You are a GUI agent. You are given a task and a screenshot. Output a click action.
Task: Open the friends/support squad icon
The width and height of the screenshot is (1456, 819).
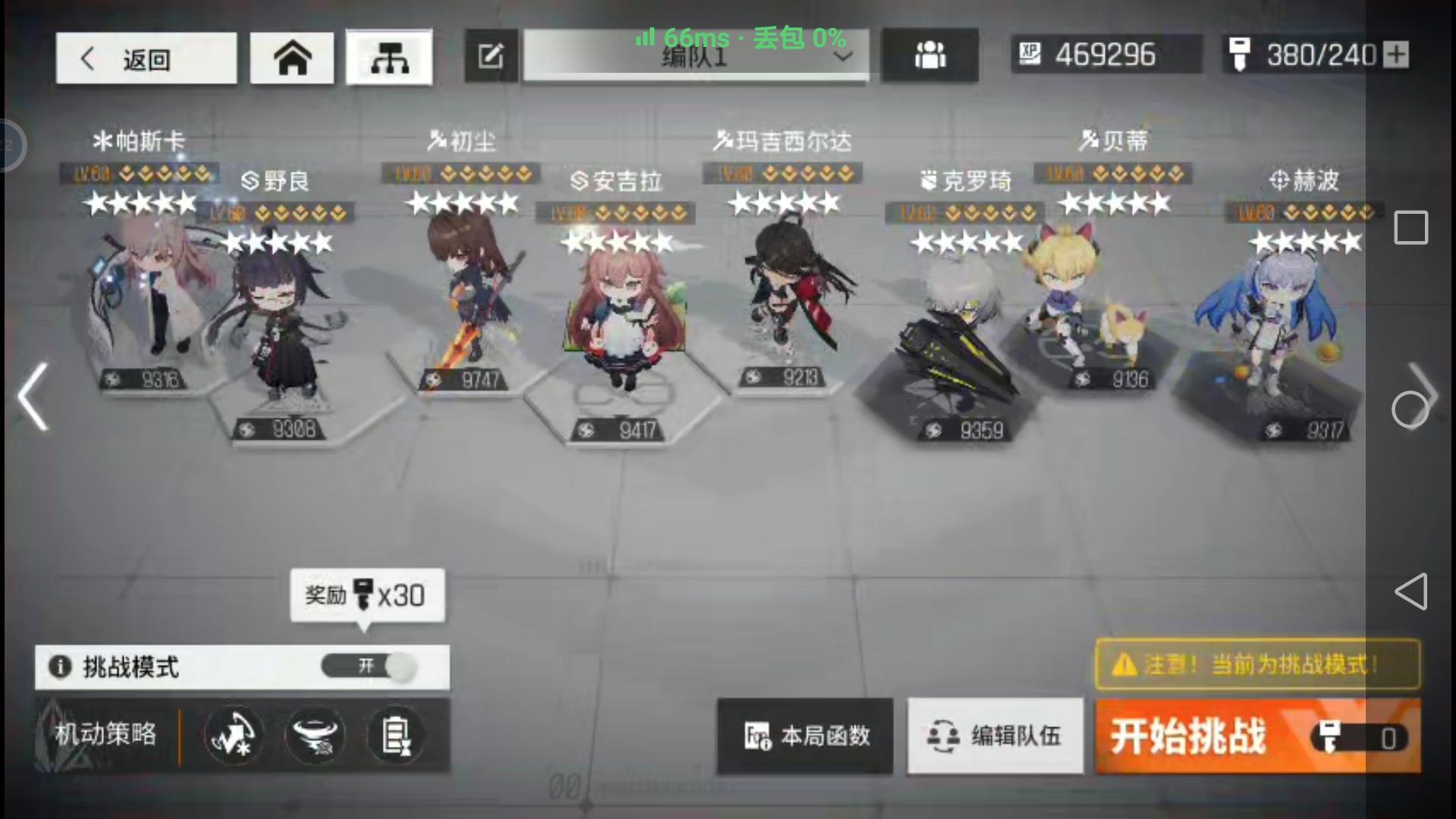pos(930,54)
